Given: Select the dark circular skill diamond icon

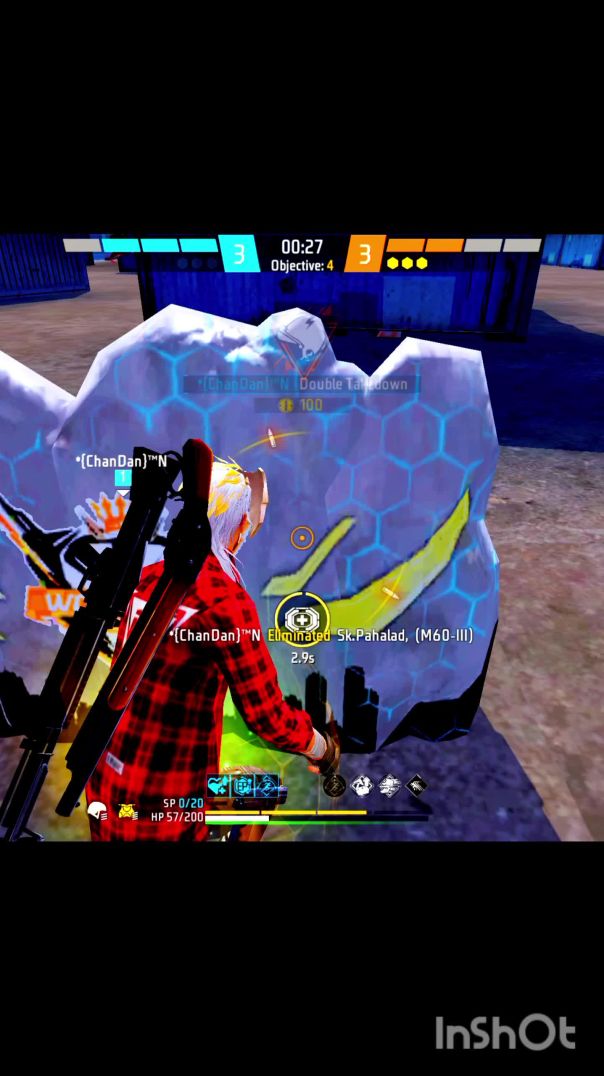Looking at the screenshot, I should (x=334, y=786).
